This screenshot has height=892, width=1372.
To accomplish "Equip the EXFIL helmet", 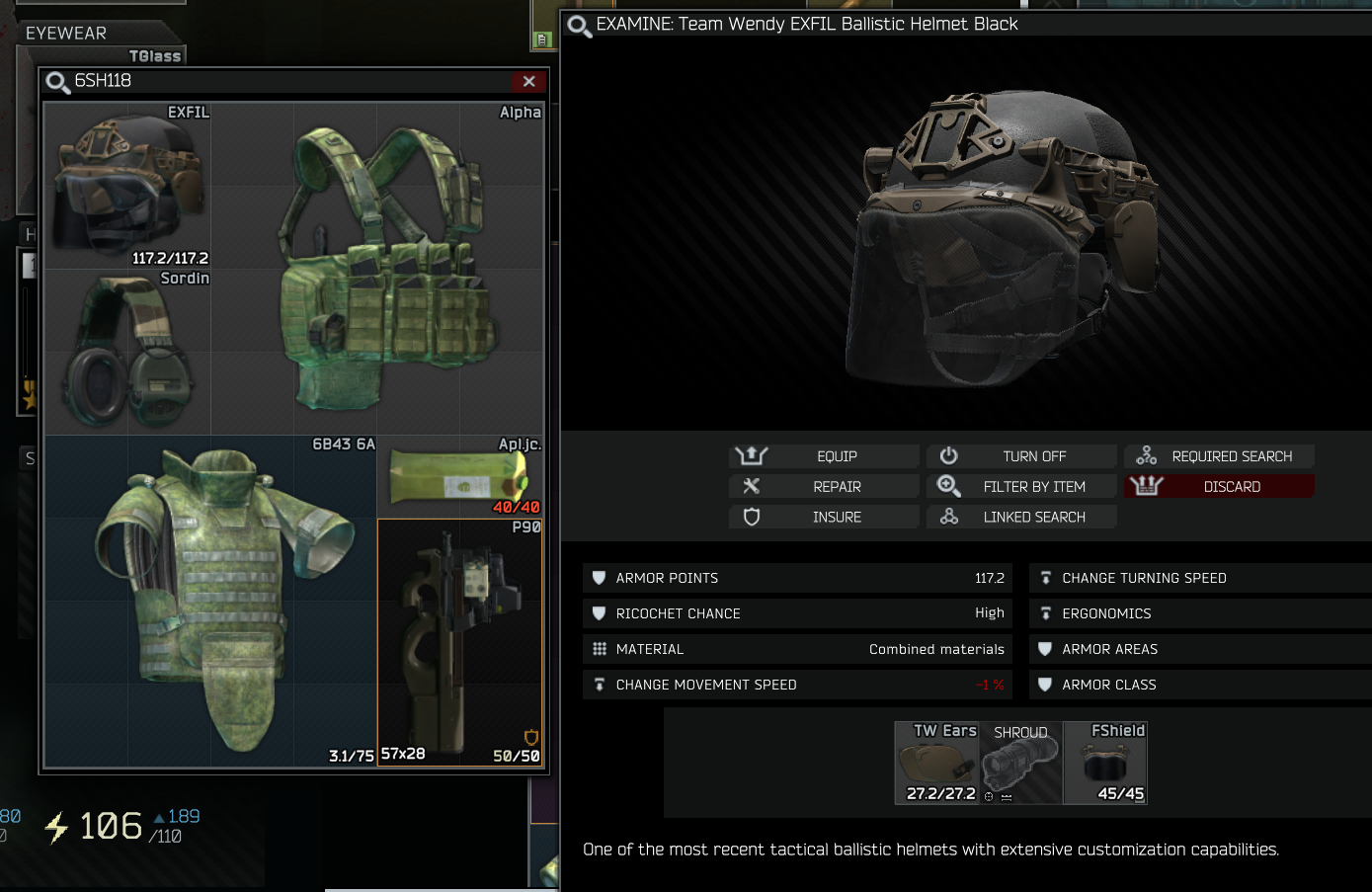I will point(823,455).
